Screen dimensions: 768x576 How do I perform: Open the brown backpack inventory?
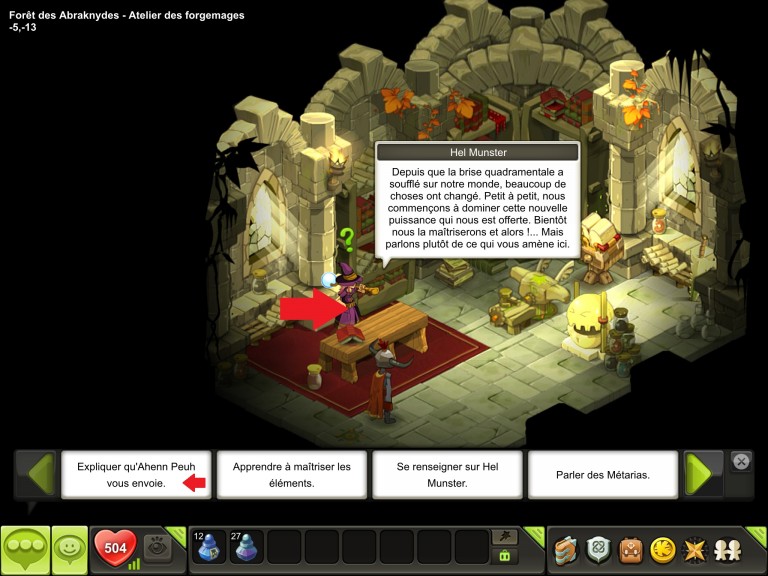tap(630, 549)
